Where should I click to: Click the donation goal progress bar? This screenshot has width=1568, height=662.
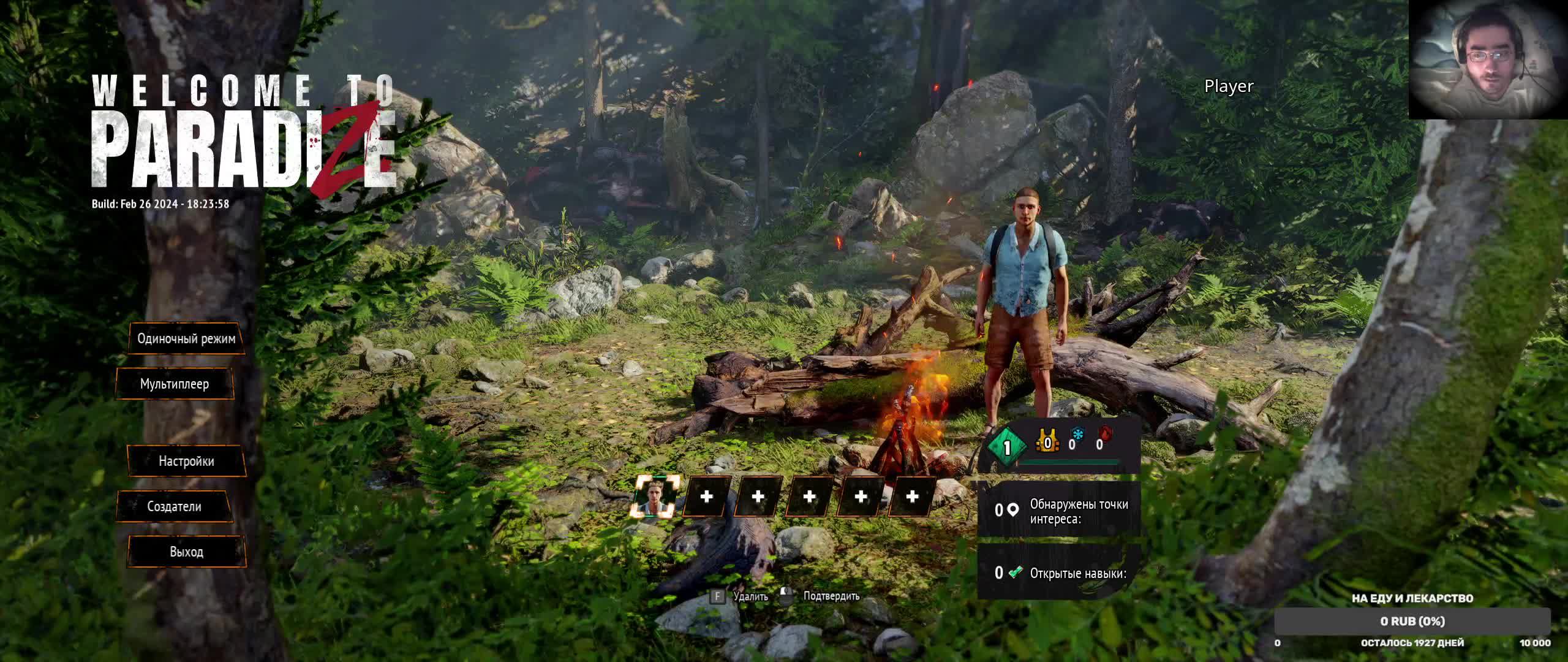(1412, 622)
